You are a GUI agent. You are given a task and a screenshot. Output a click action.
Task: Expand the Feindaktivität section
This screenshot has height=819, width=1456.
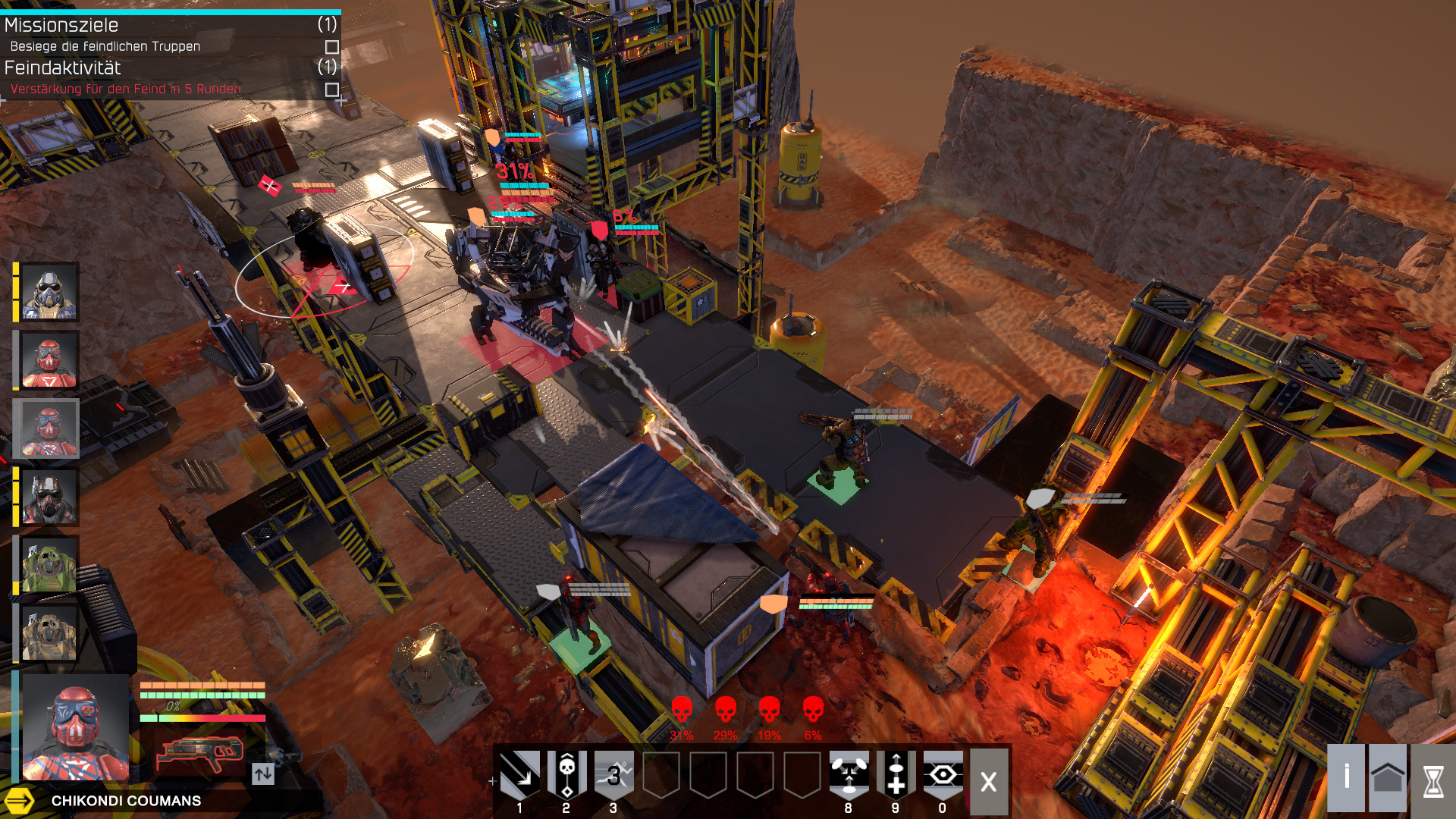(x=62, y=67)
